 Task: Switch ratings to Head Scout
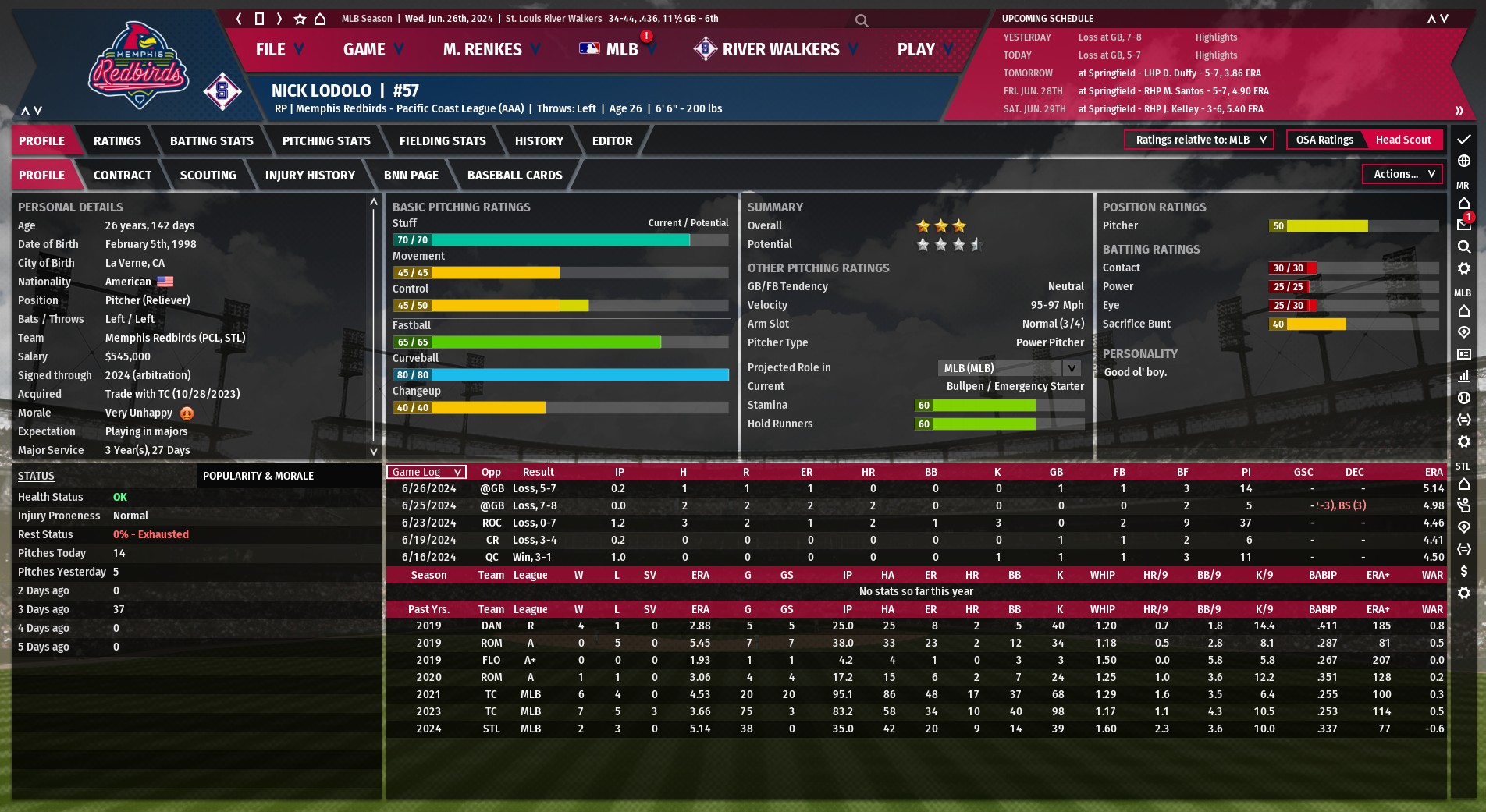click(1403, 140)
